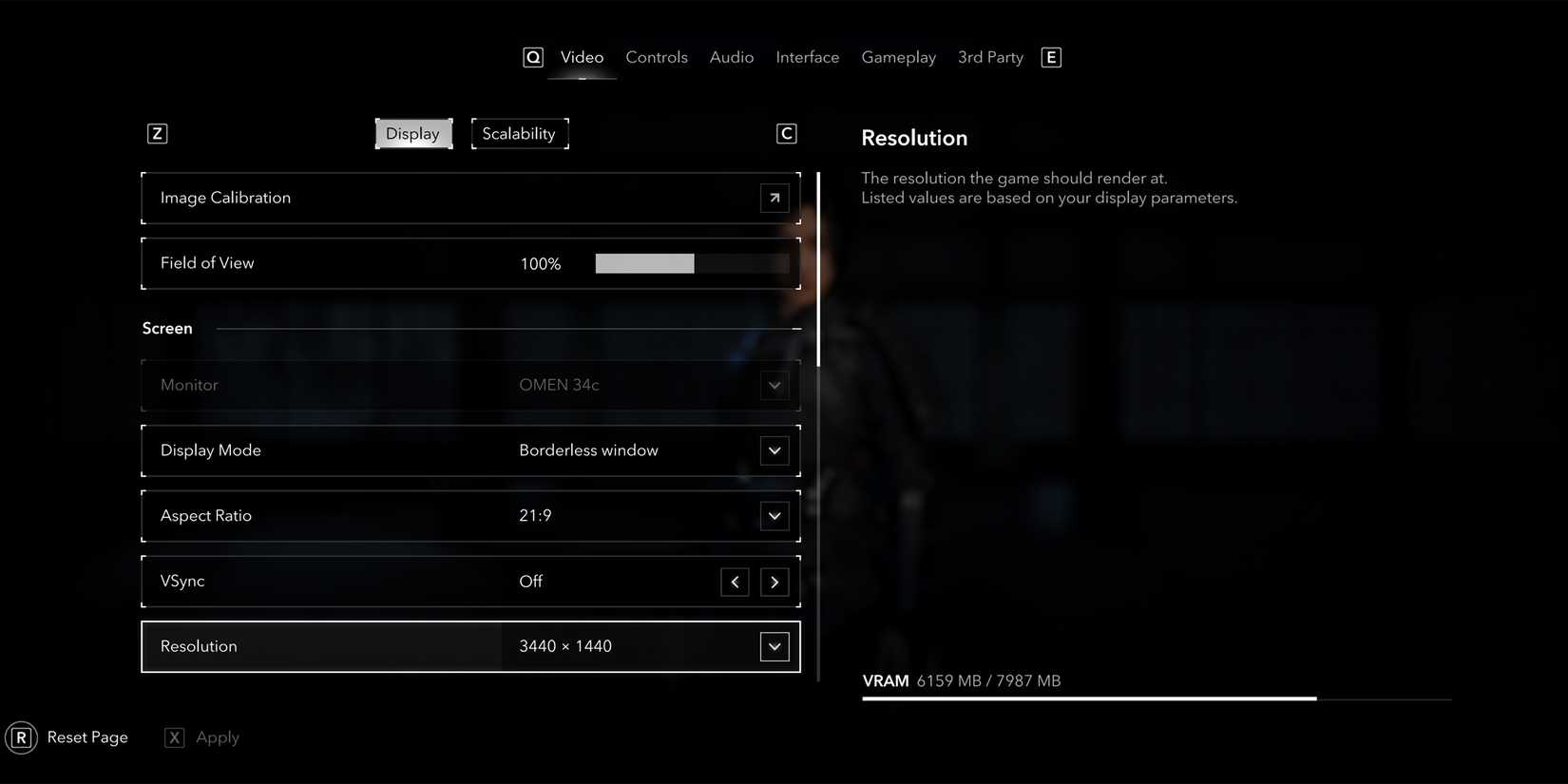Switch to the Scalability tab
This screenshot has width=1568, height=784.
(x=519, y=133)
